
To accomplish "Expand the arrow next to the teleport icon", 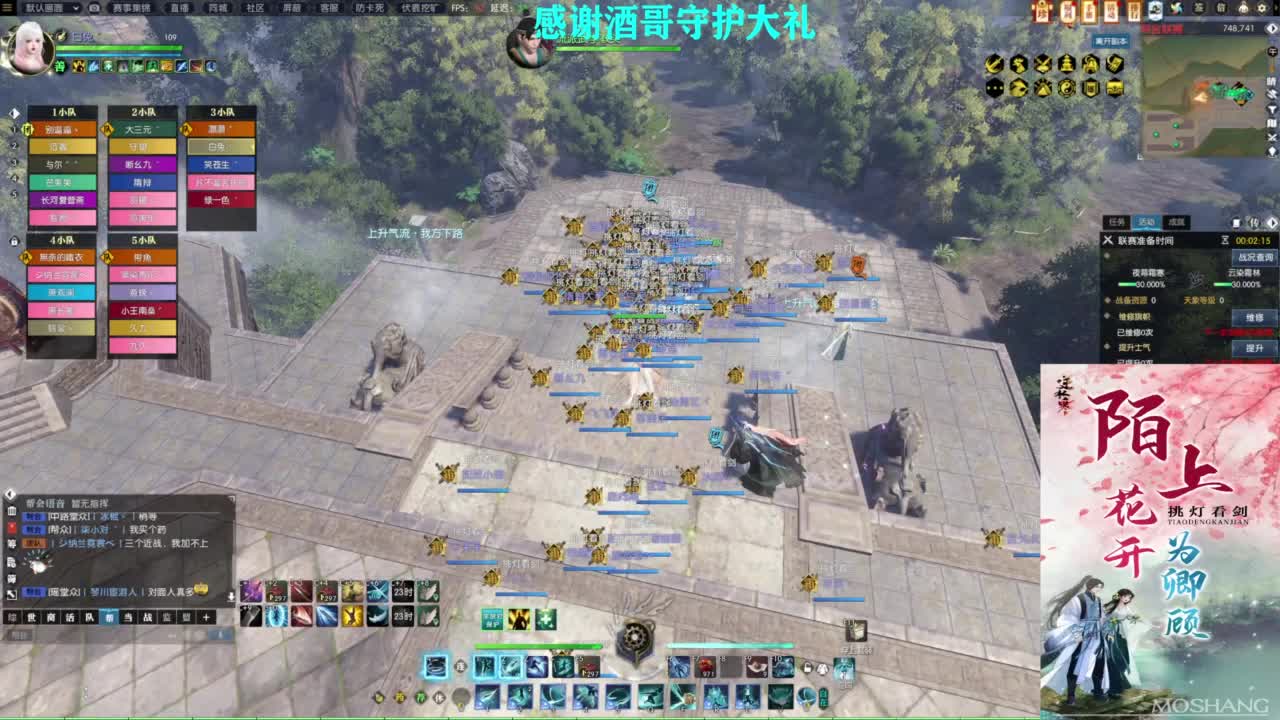I will (1273, 222).
